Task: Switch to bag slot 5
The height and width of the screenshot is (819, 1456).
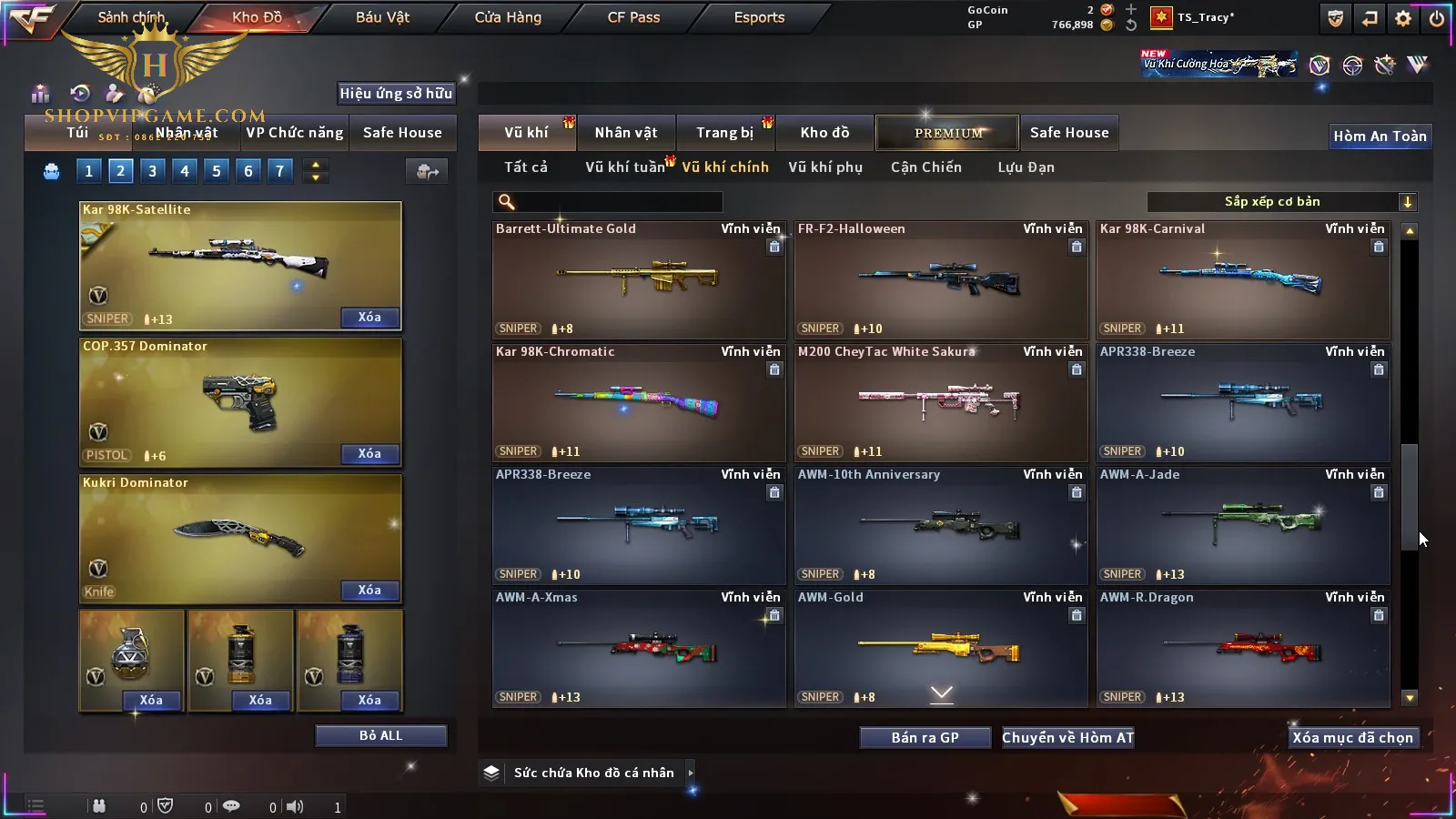Action: pyautogui.click(x=217, y=171)
